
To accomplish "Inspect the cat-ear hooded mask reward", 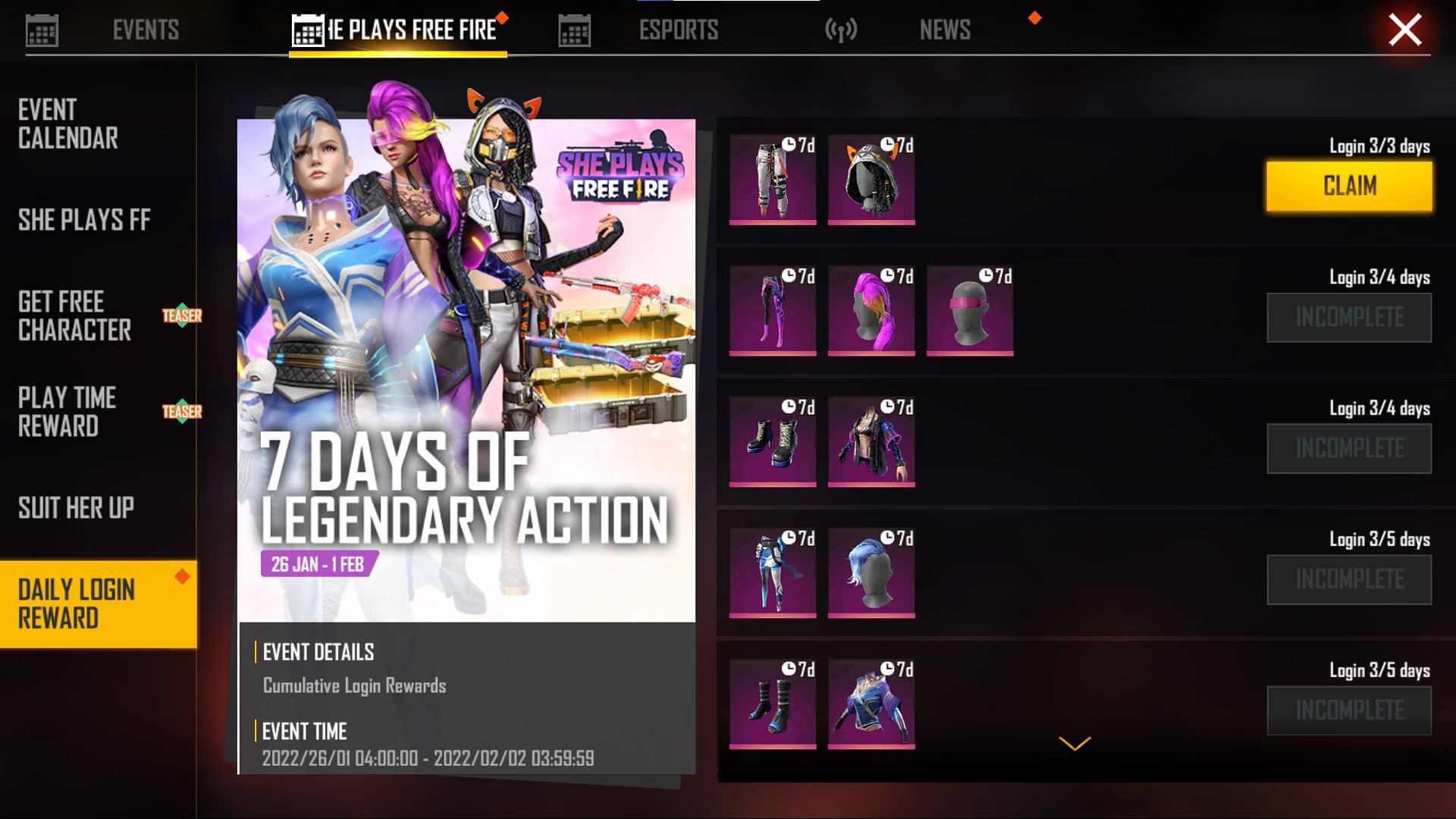I will point(871,180).
